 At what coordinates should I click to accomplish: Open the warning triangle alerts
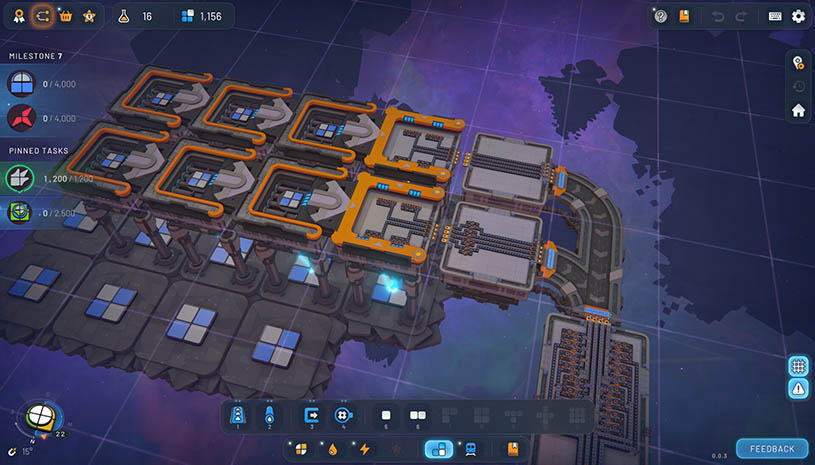pos(798,389)
